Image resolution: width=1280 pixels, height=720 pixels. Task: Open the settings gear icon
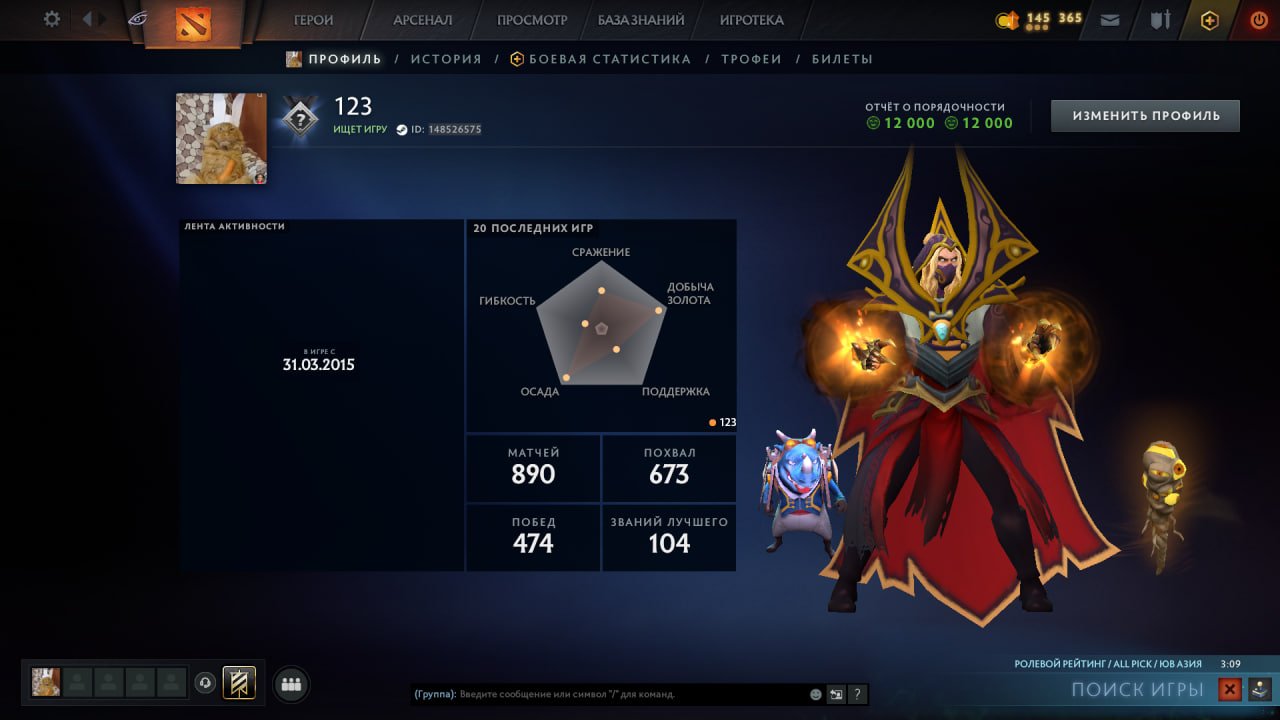tap(51, 19)
